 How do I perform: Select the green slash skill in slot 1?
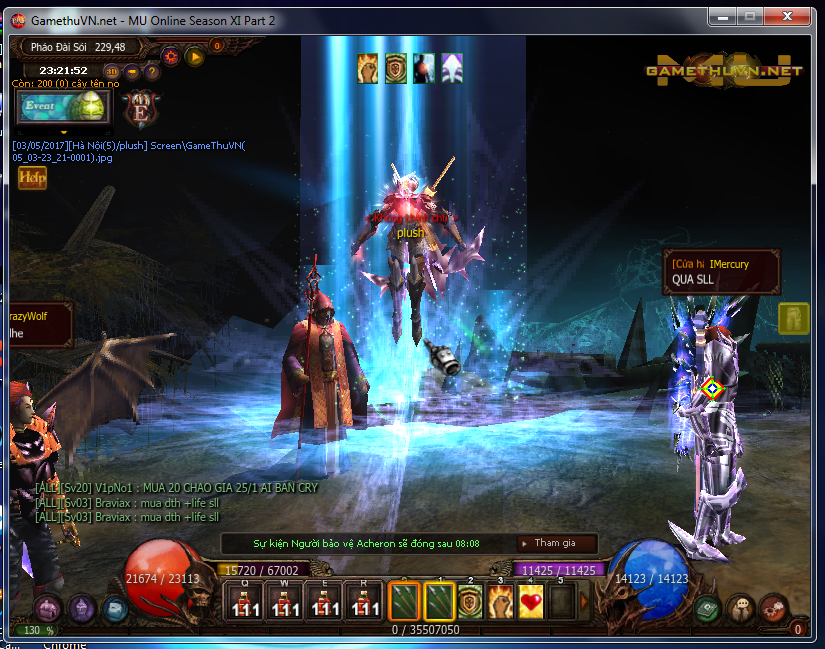pos(439,601)
